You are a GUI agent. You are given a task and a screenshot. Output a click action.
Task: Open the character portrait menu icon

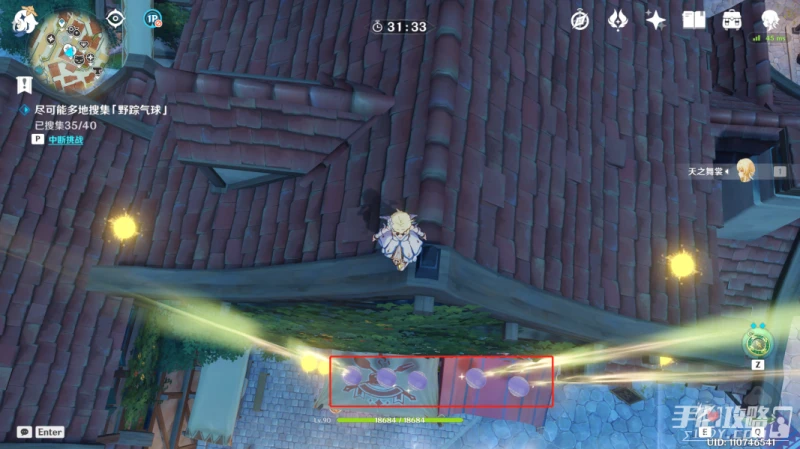pos(770,20)
